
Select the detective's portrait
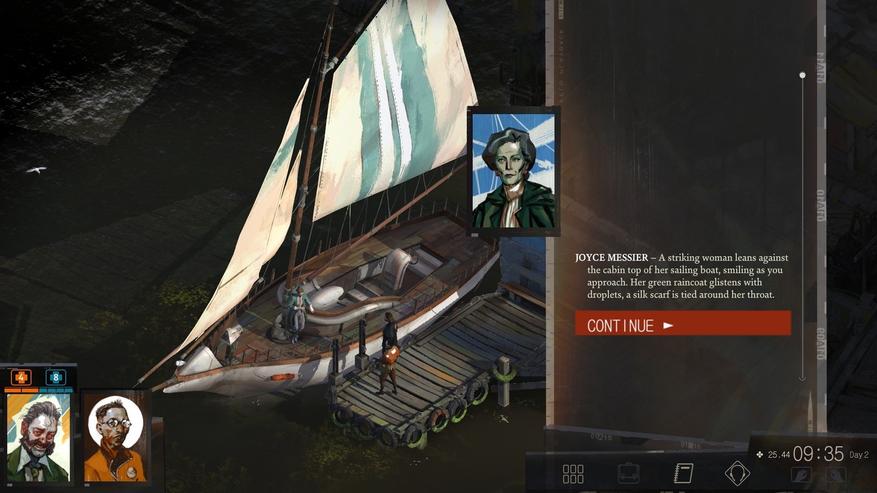pos(38,438)
